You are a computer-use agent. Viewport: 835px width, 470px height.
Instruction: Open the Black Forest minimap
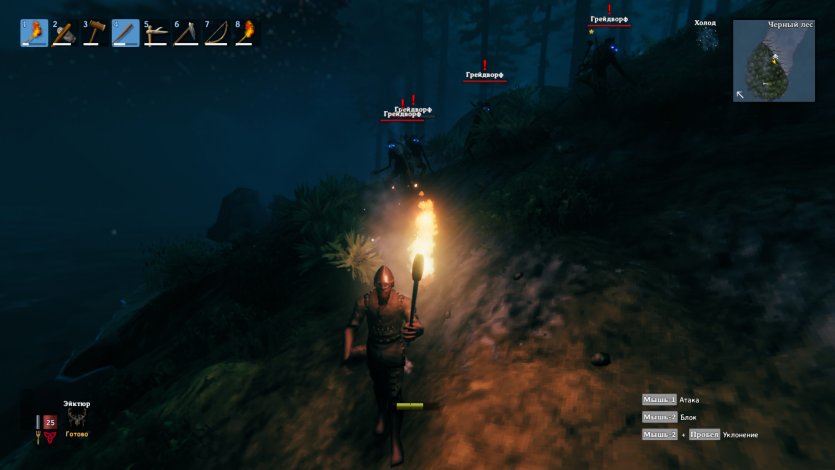tap(773, 61)
